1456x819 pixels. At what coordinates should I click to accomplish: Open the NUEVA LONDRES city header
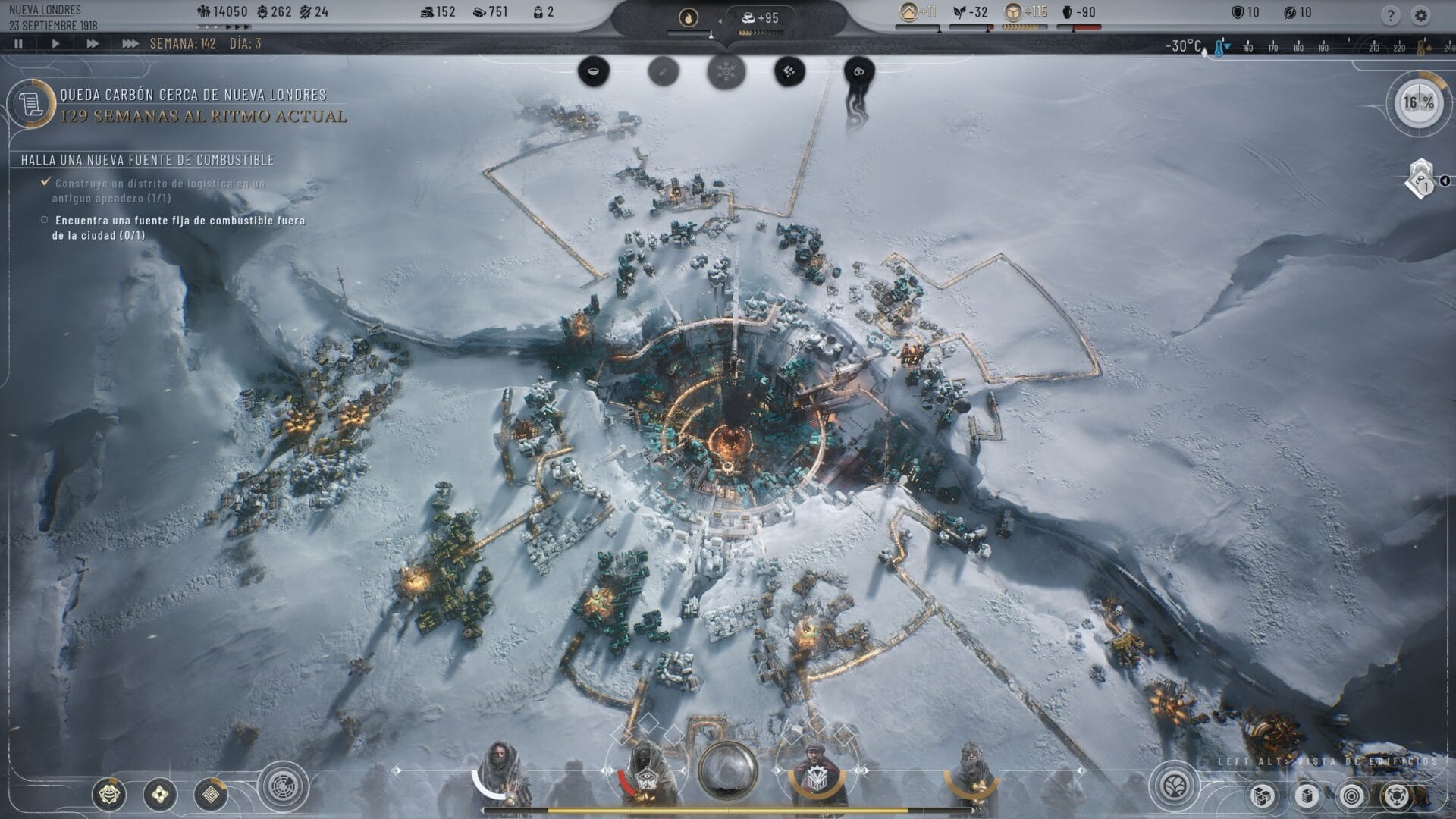click(45, 11)
